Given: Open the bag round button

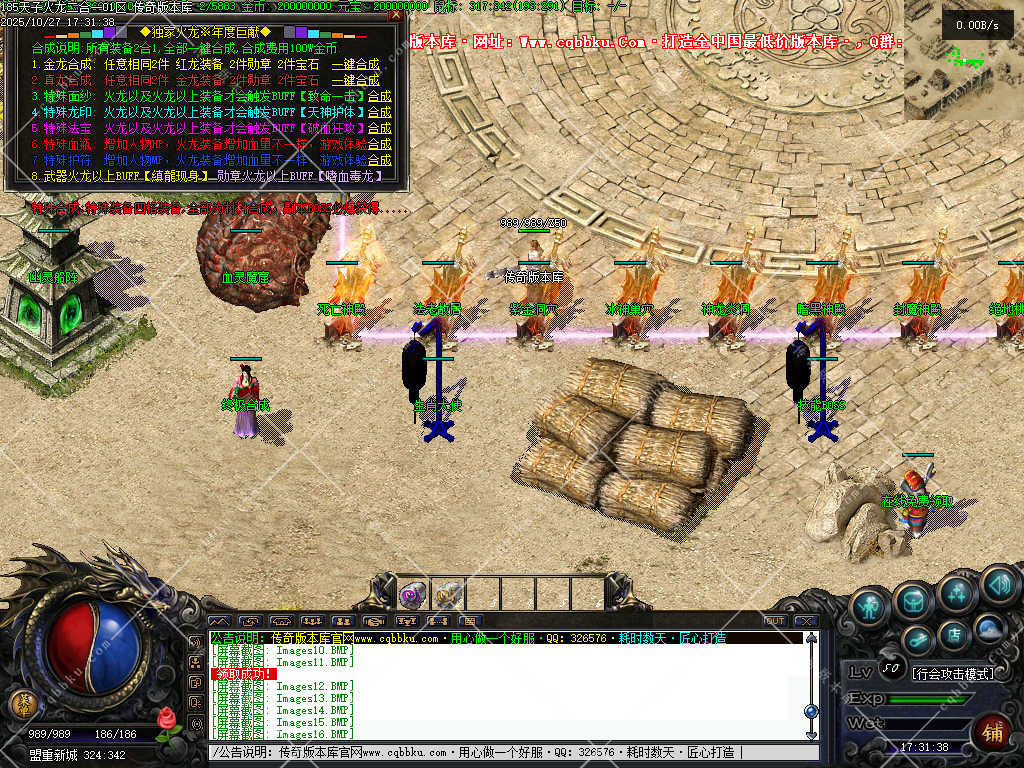Looking at the screenshot, I should (913, 600).
